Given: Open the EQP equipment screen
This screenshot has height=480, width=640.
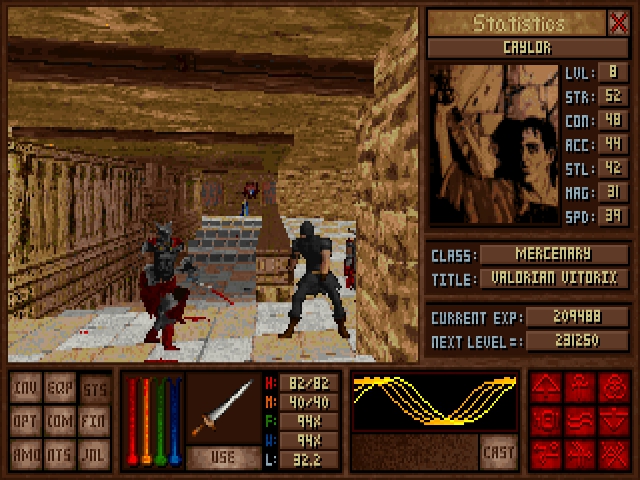Looking at the screenshot, I should pyautogui.click(x=60, y=387).
